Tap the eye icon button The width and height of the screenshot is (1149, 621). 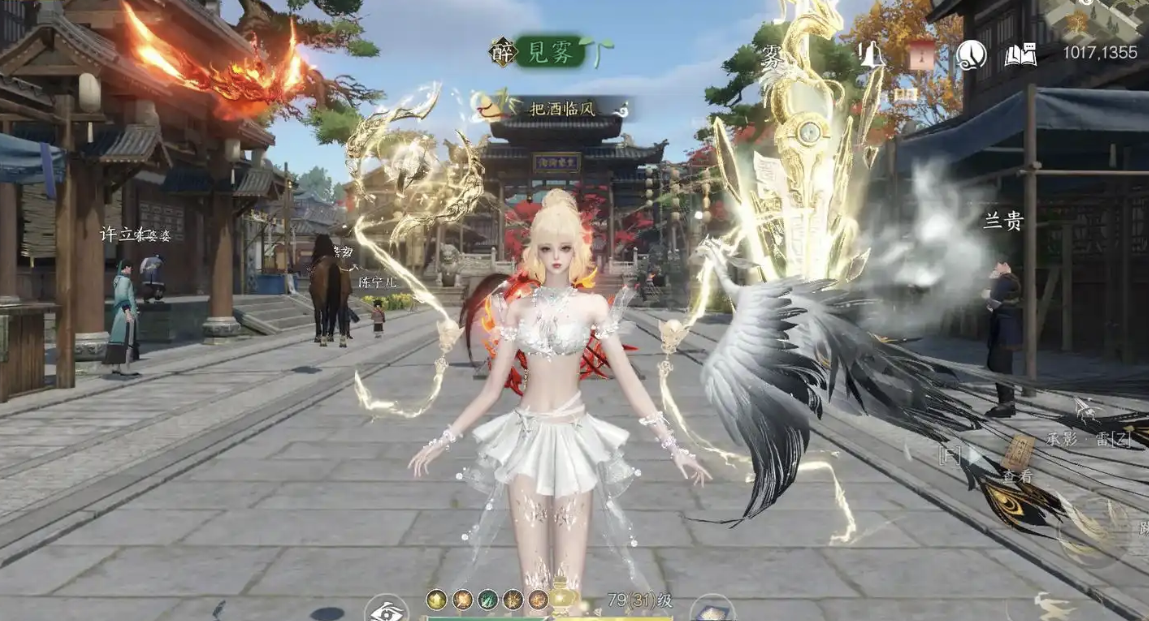(x=386, y=608)
